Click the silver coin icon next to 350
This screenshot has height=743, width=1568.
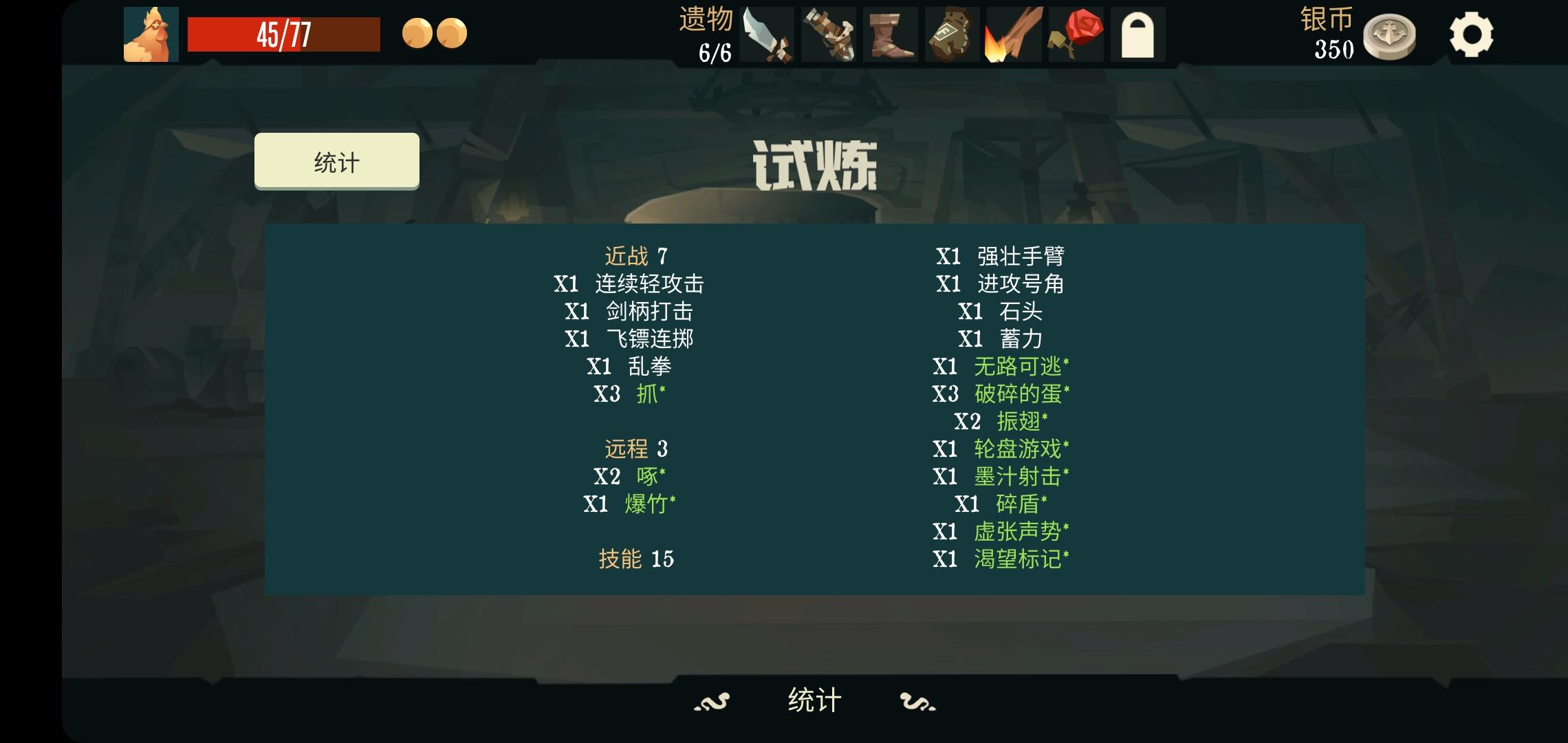point(1391,33)
